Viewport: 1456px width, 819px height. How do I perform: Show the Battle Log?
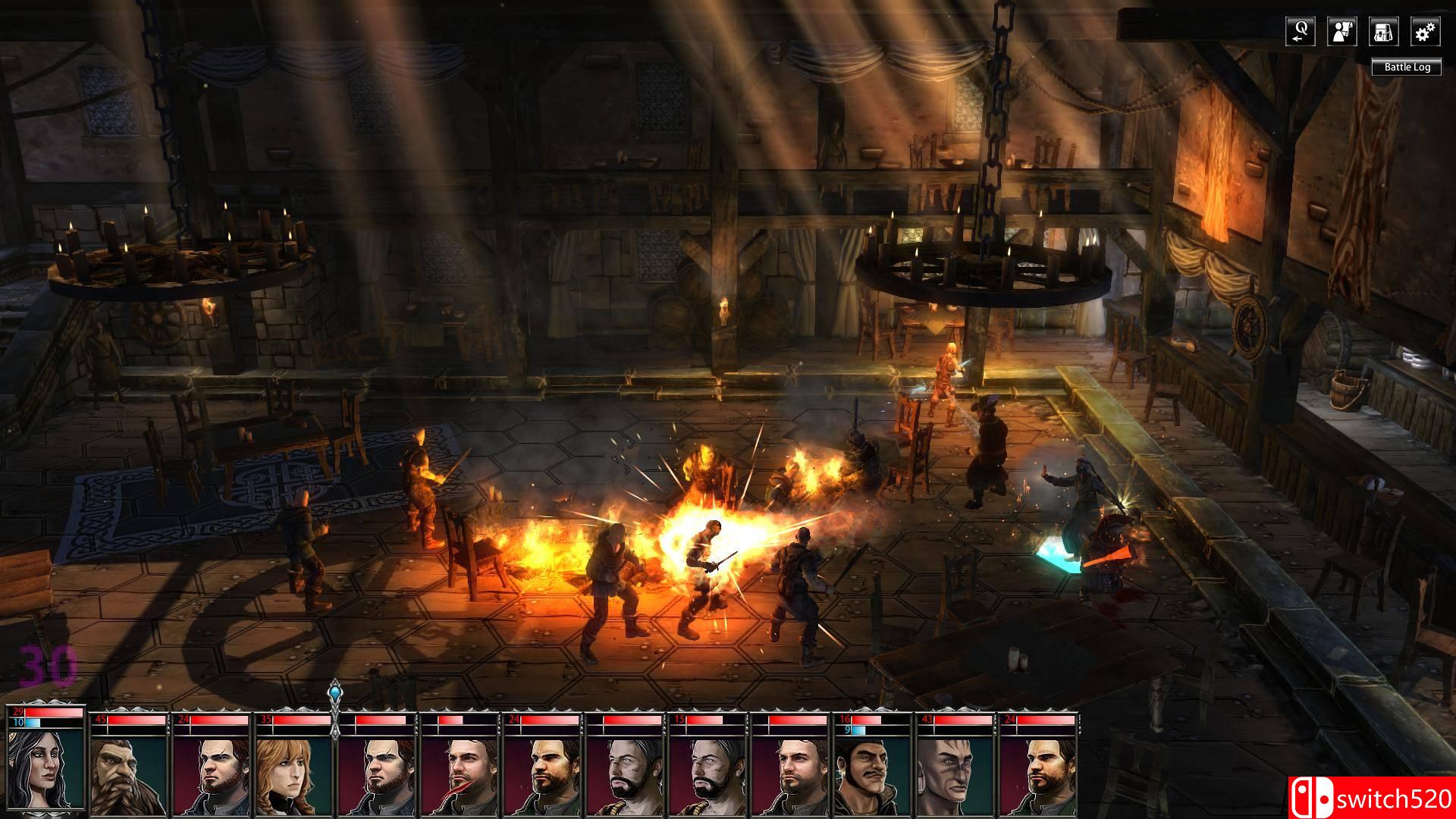(1407, 67)
